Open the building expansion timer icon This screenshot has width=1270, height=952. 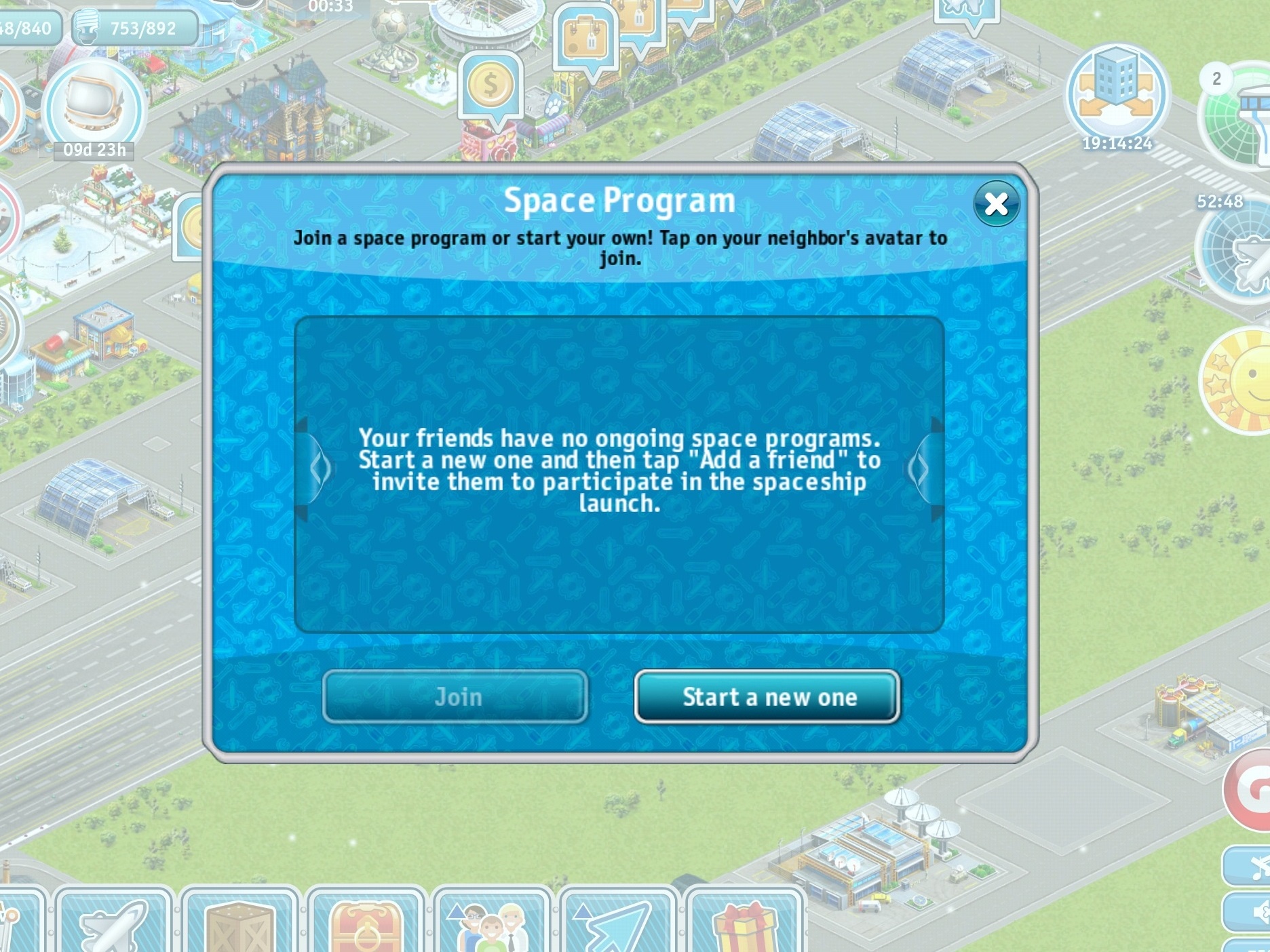coord(1116,94)
